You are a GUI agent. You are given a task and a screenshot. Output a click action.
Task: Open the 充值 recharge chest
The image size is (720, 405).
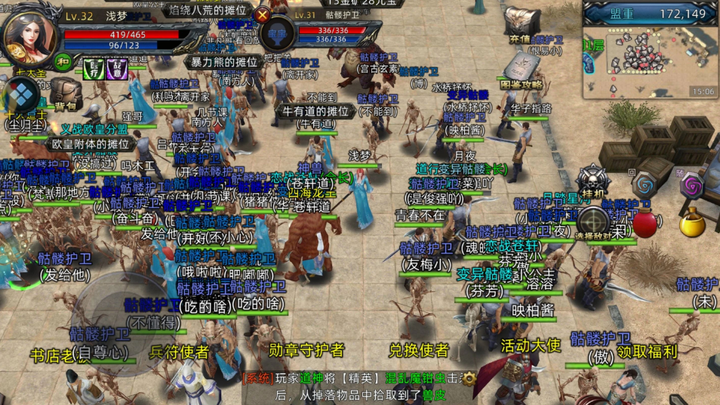point(520,22)
